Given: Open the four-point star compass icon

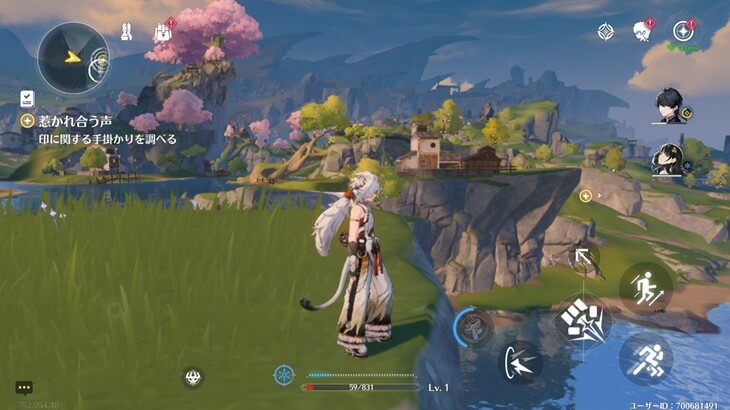Looking at the screenshot, I should pyautogui.click(x=605, y=32).
